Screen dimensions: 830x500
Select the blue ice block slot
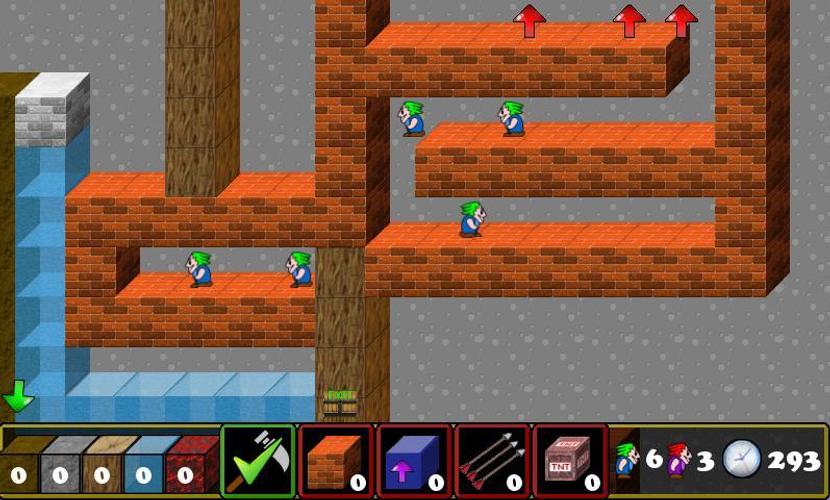144,465
